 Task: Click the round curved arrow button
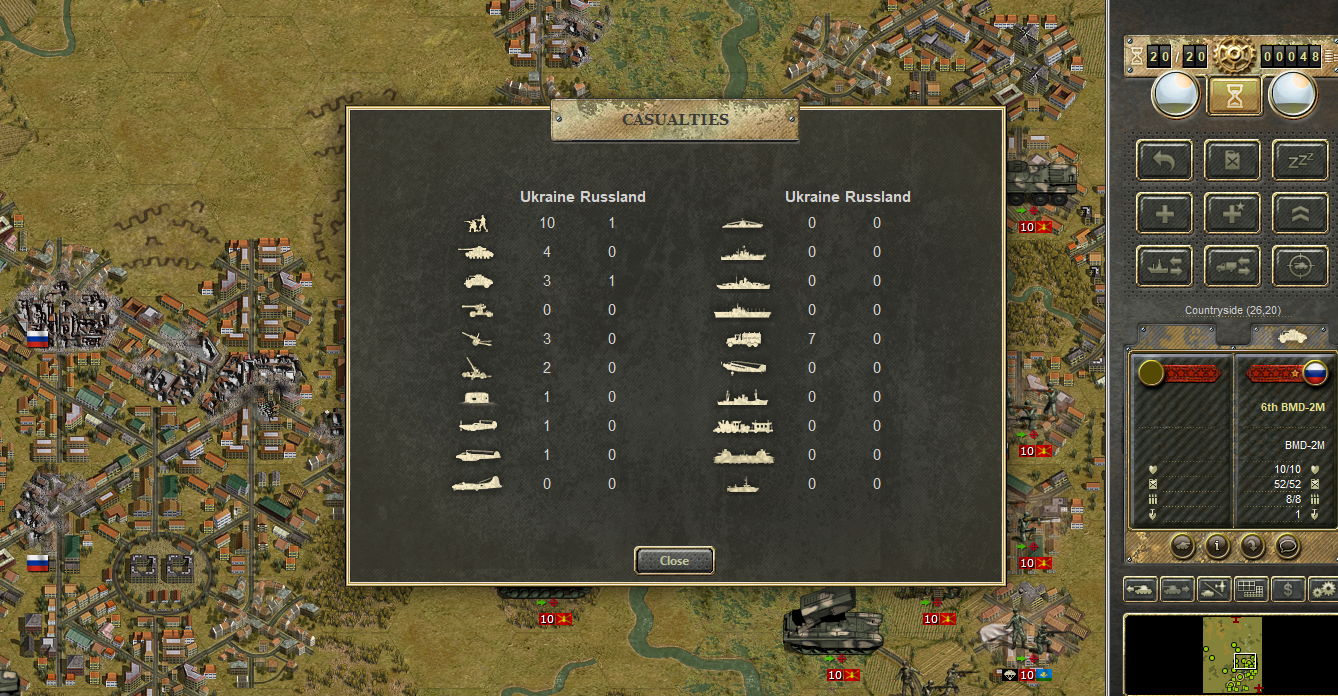1252,546
